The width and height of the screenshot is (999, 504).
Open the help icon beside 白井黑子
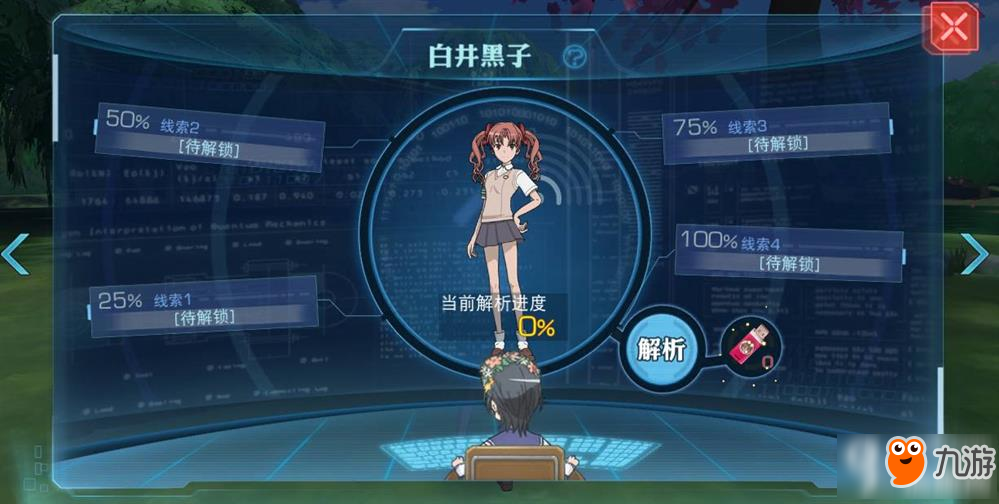coord(575,57)
